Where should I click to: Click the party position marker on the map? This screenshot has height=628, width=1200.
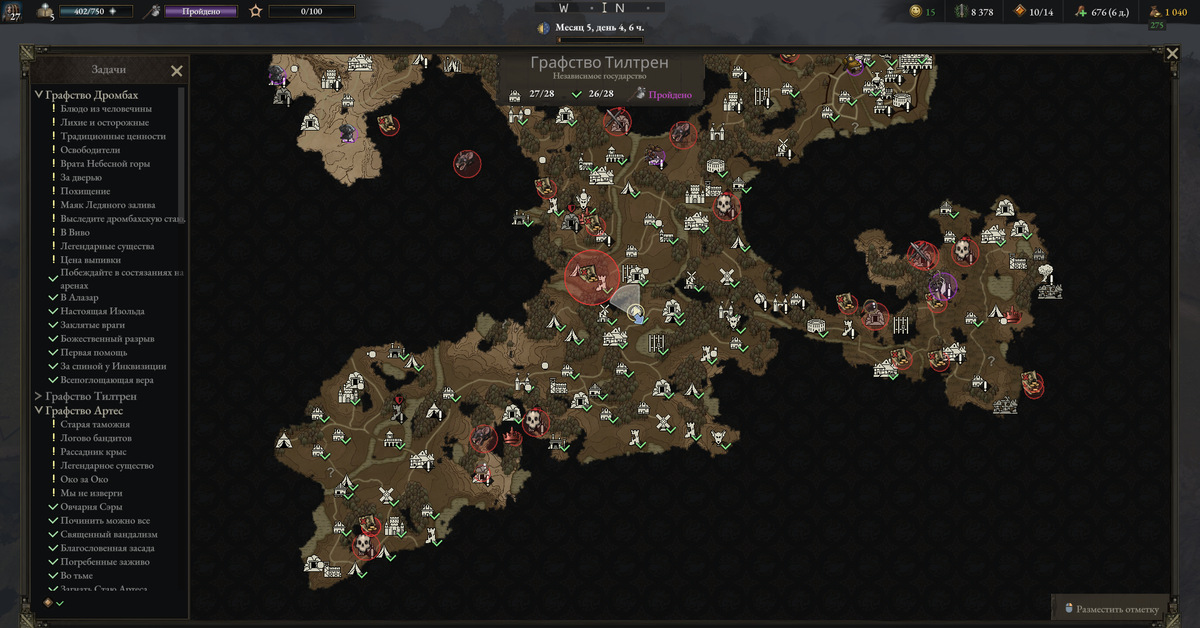click(637, 314)
